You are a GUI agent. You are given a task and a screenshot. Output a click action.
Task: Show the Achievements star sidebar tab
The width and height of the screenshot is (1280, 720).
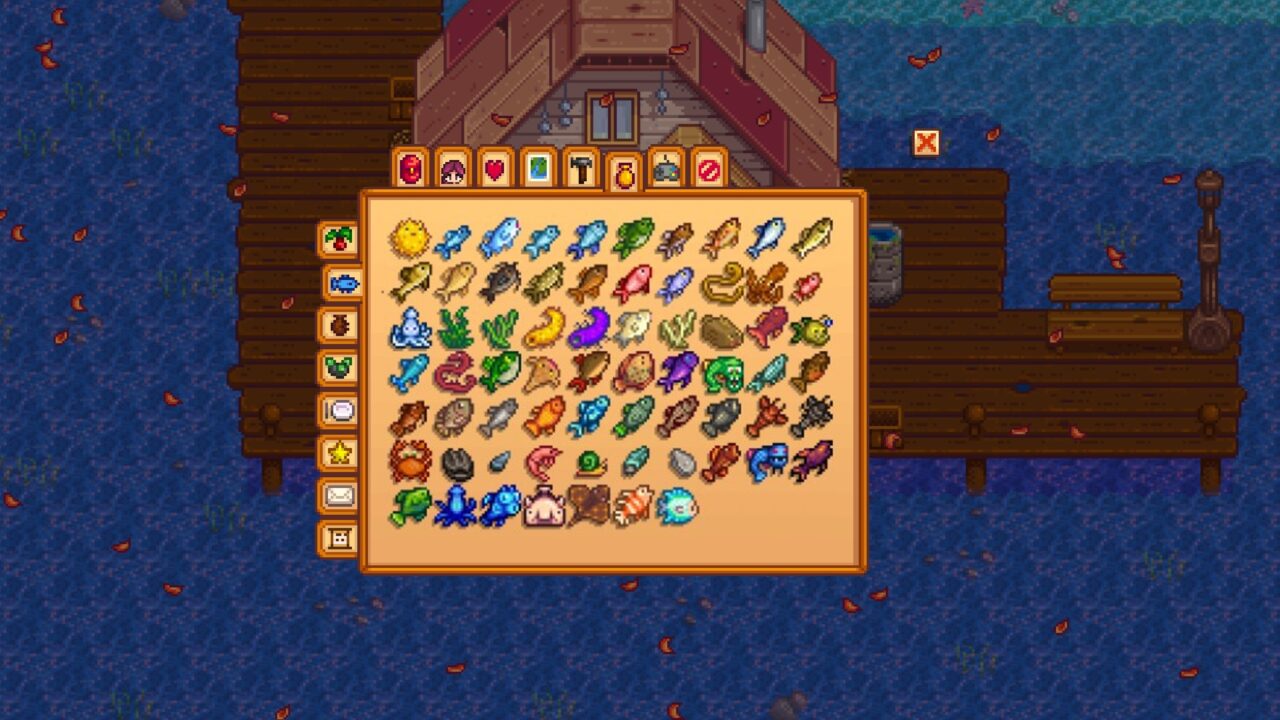340,452
